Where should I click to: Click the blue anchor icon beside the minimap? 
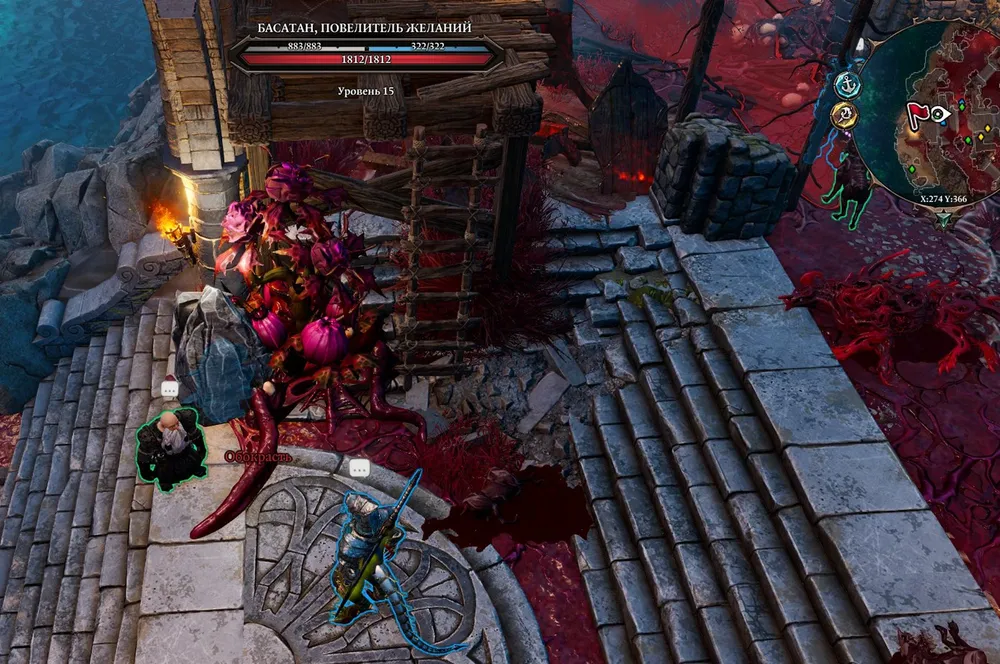(x=848, y=85)
